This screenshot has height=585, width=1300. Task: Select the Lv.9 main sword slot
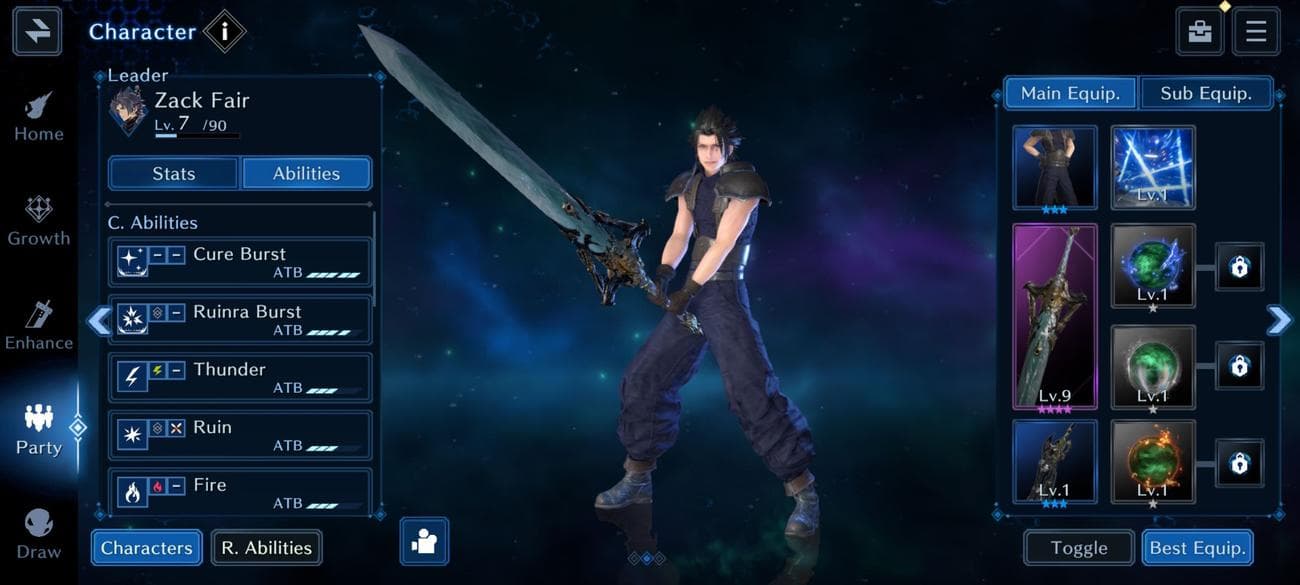pos(1055,316)
